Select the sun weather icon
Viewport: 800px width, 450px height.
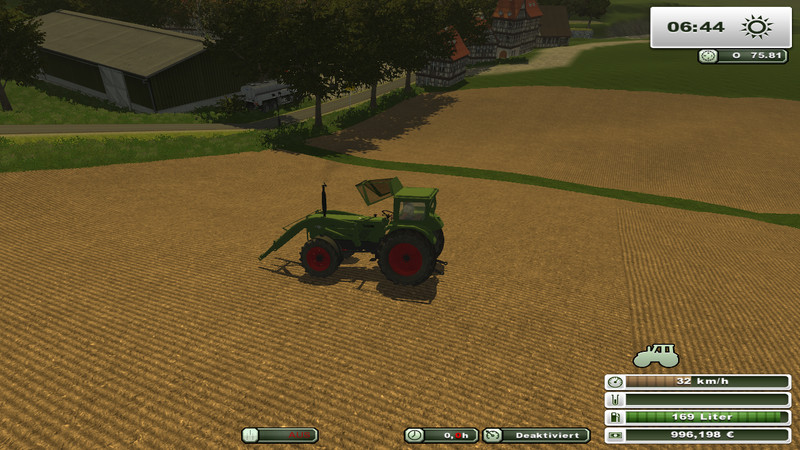(x=757, y=26)
